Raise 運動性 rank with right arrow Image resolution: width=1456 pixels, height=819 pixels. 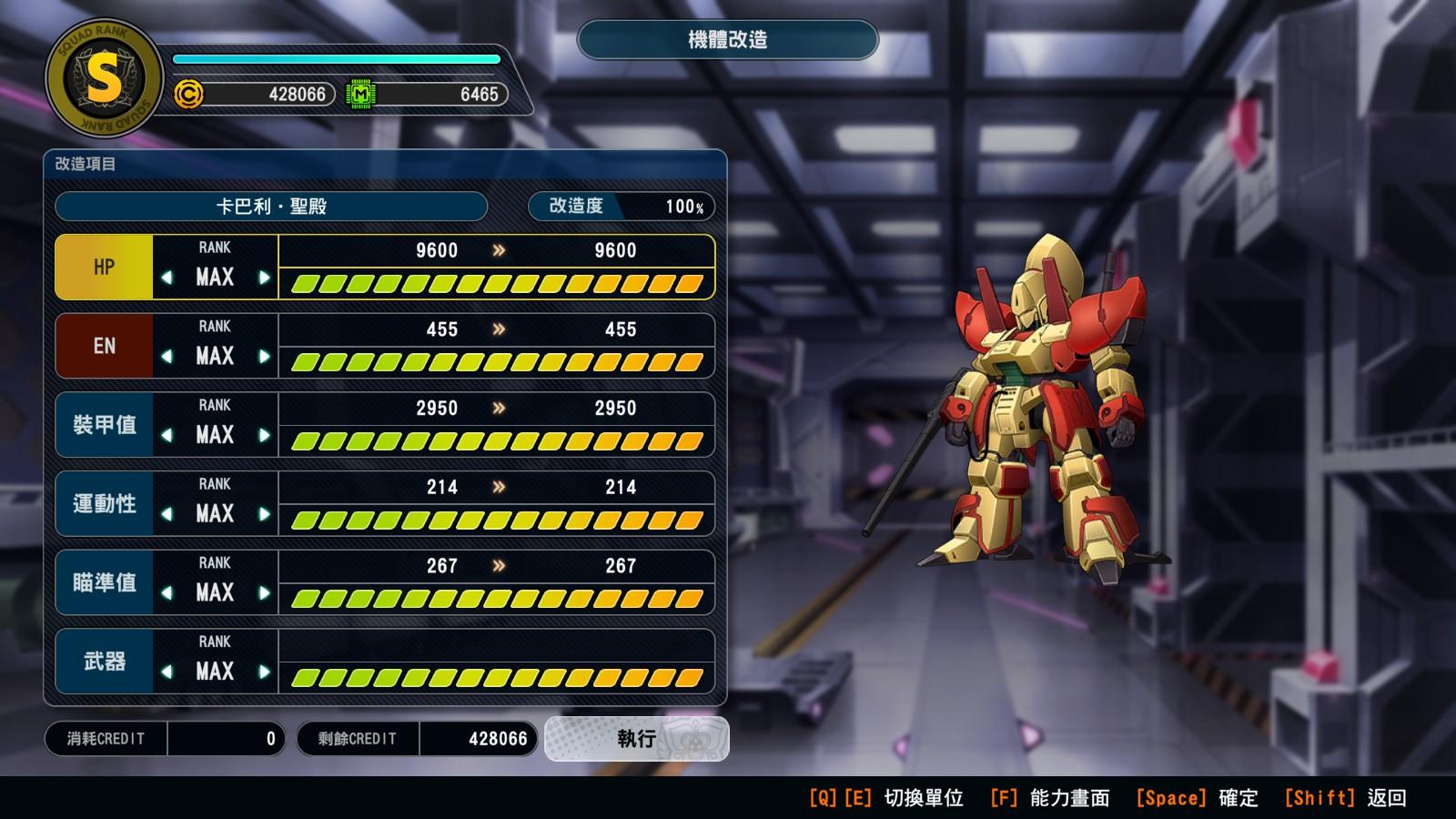pos(264,514)
